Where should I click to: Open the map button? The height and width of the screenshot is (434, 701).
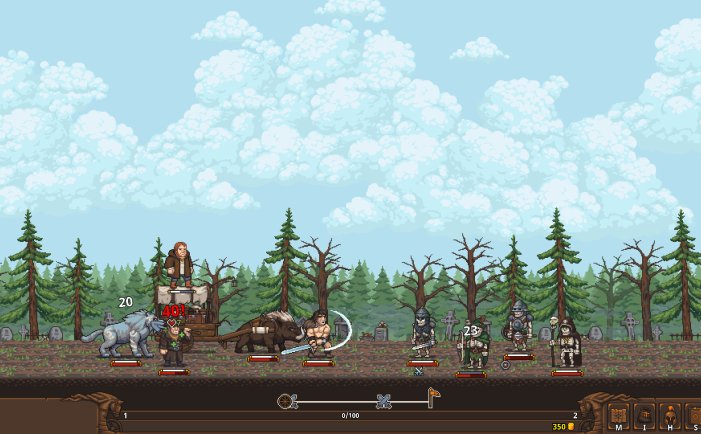point(618,415)
